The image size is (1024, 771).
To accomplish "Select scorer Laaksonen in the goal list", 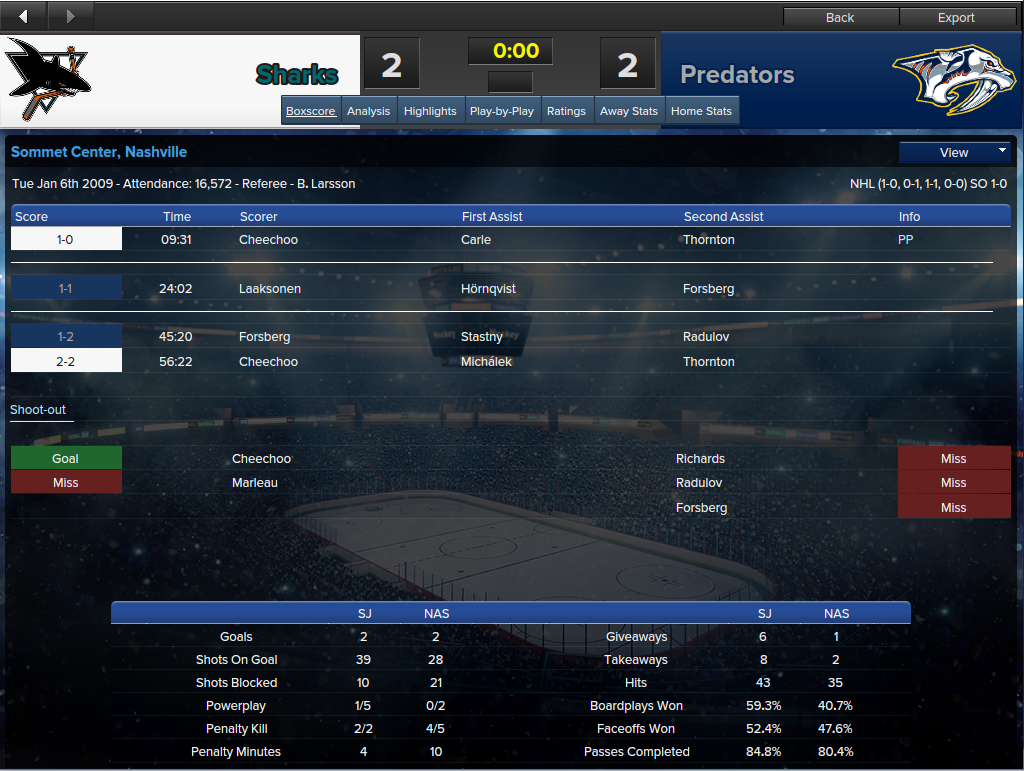I will tap(270, 289).
